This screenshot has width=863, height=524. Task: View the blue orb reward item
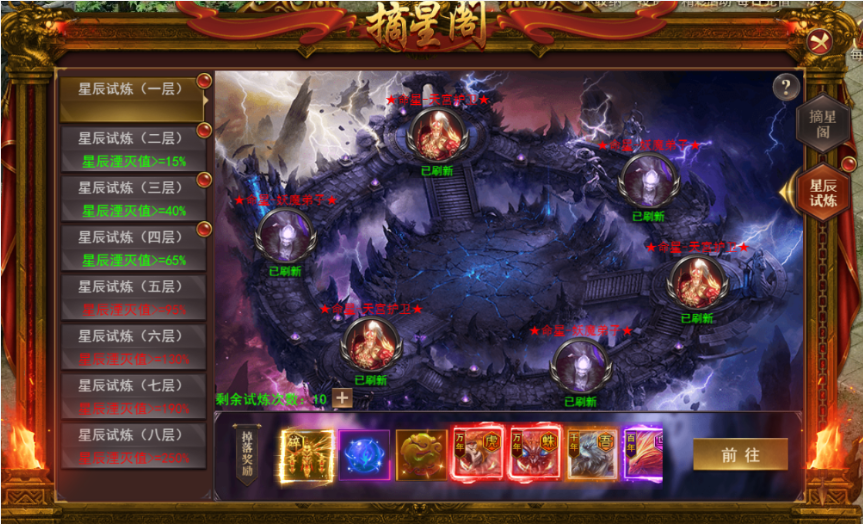tap(364, 455)
